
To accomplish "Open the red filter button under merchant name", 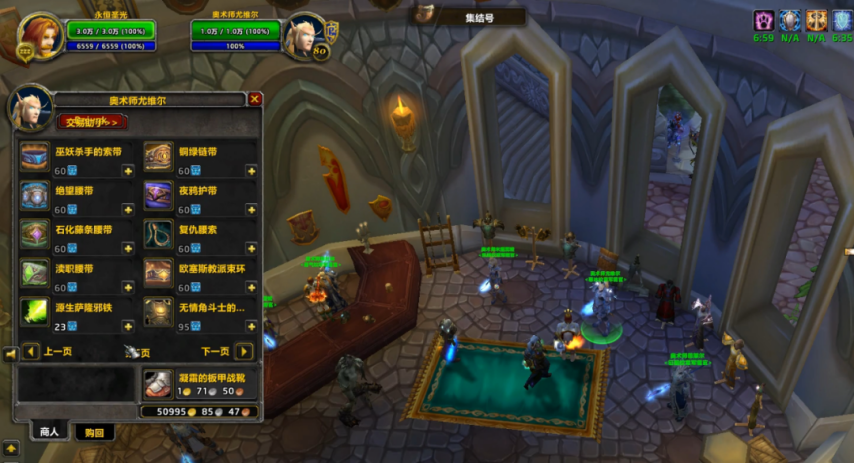I will pyautogui.click(x=91, y=122).
